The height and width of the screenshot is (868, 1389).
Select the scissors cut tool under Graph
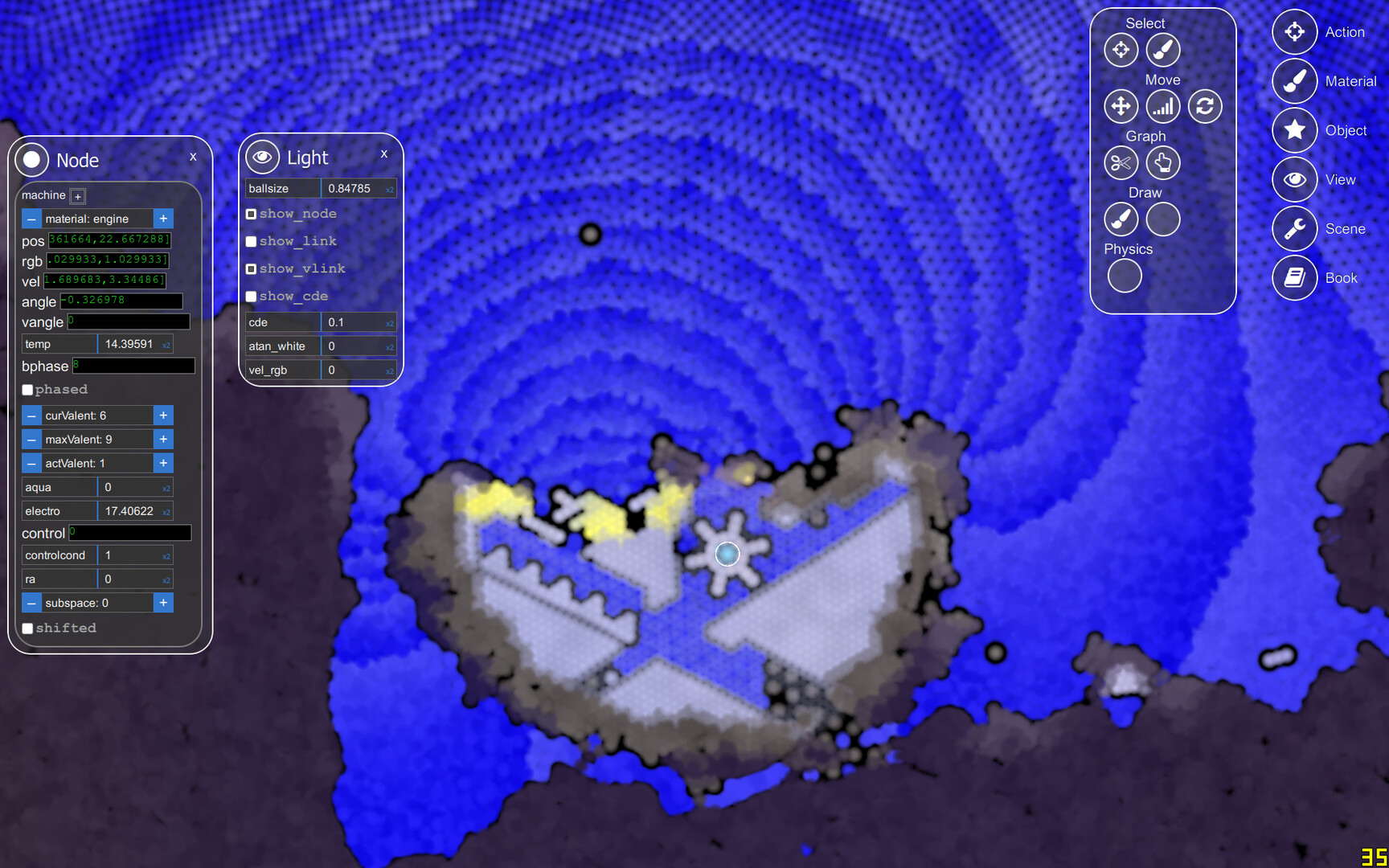click(1121, 162)
